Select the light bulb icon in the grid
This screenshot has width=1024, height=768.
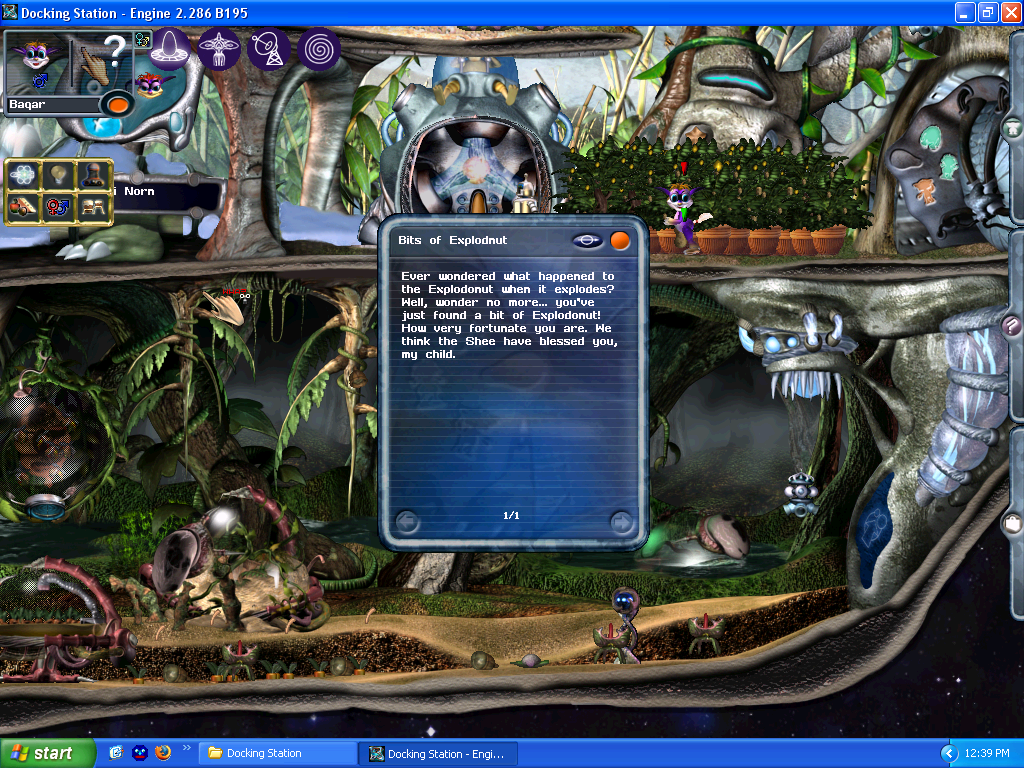(58, 176)
